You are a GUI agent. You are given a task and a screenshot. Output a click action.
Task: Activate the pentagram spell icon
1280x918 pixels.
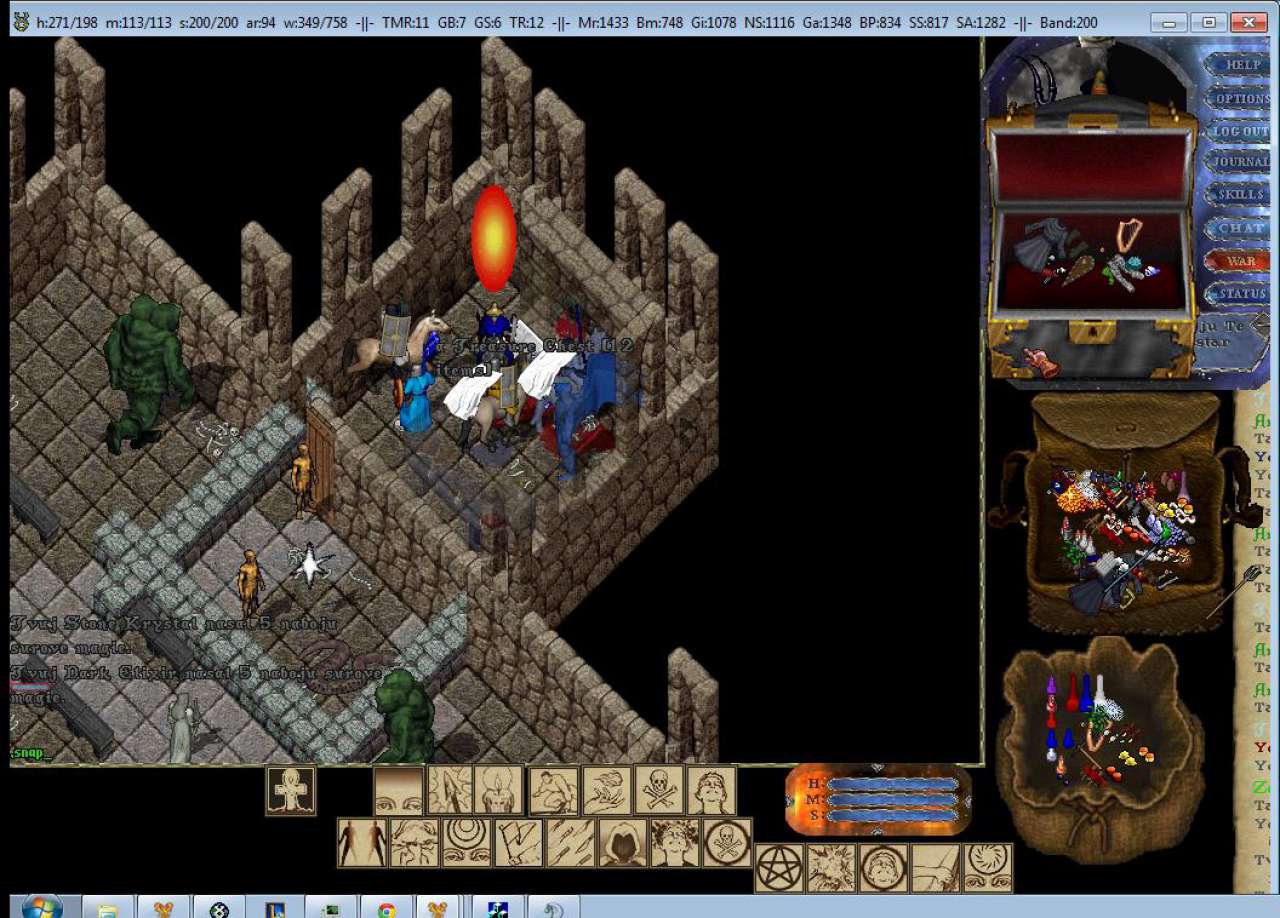(x=779, y=867)
